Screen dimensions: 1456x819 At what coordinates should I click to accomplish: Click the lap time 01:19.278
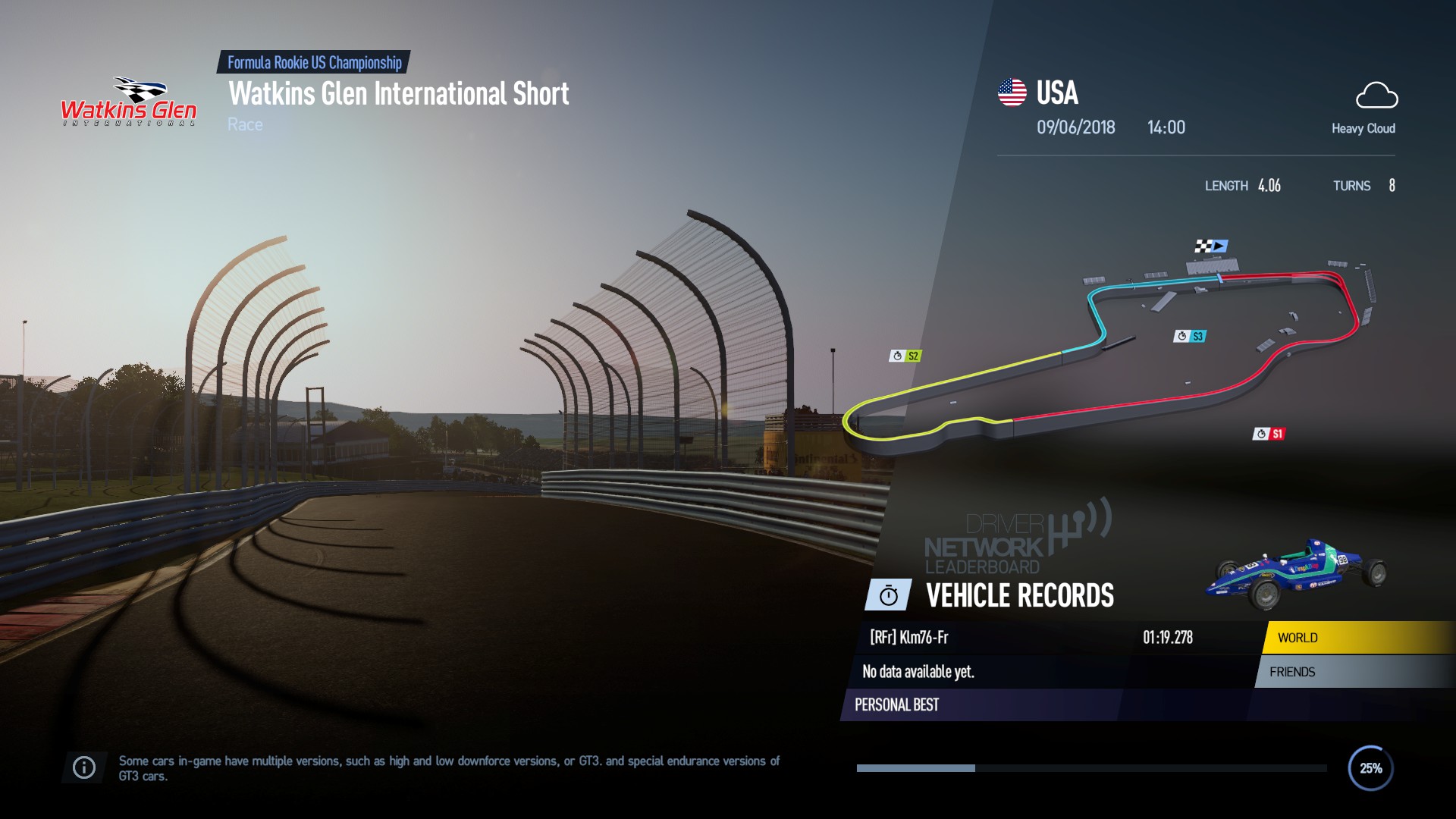click(x=1169, y=638)
